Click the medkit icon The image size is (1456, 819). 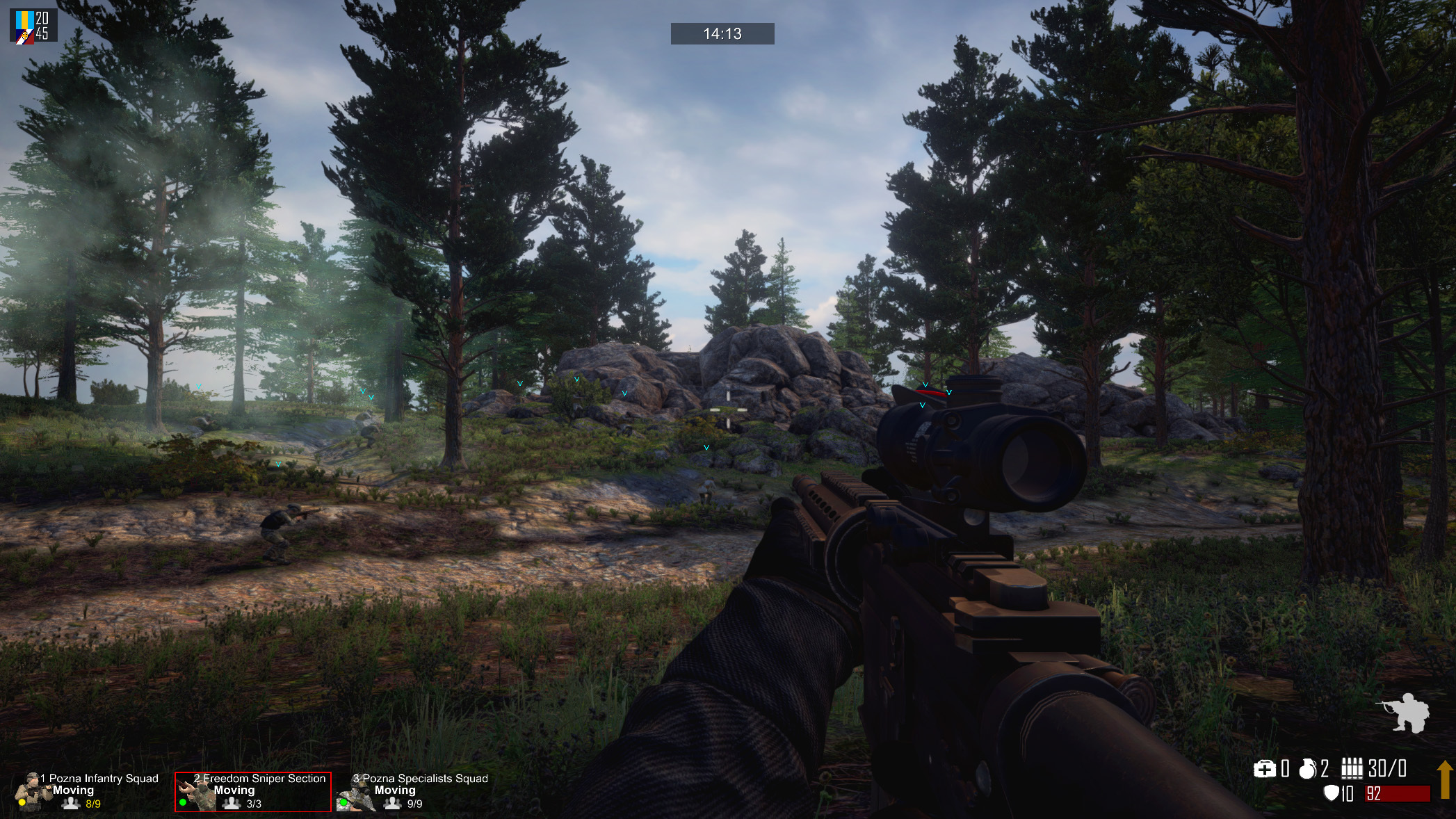coord(1264,768)
